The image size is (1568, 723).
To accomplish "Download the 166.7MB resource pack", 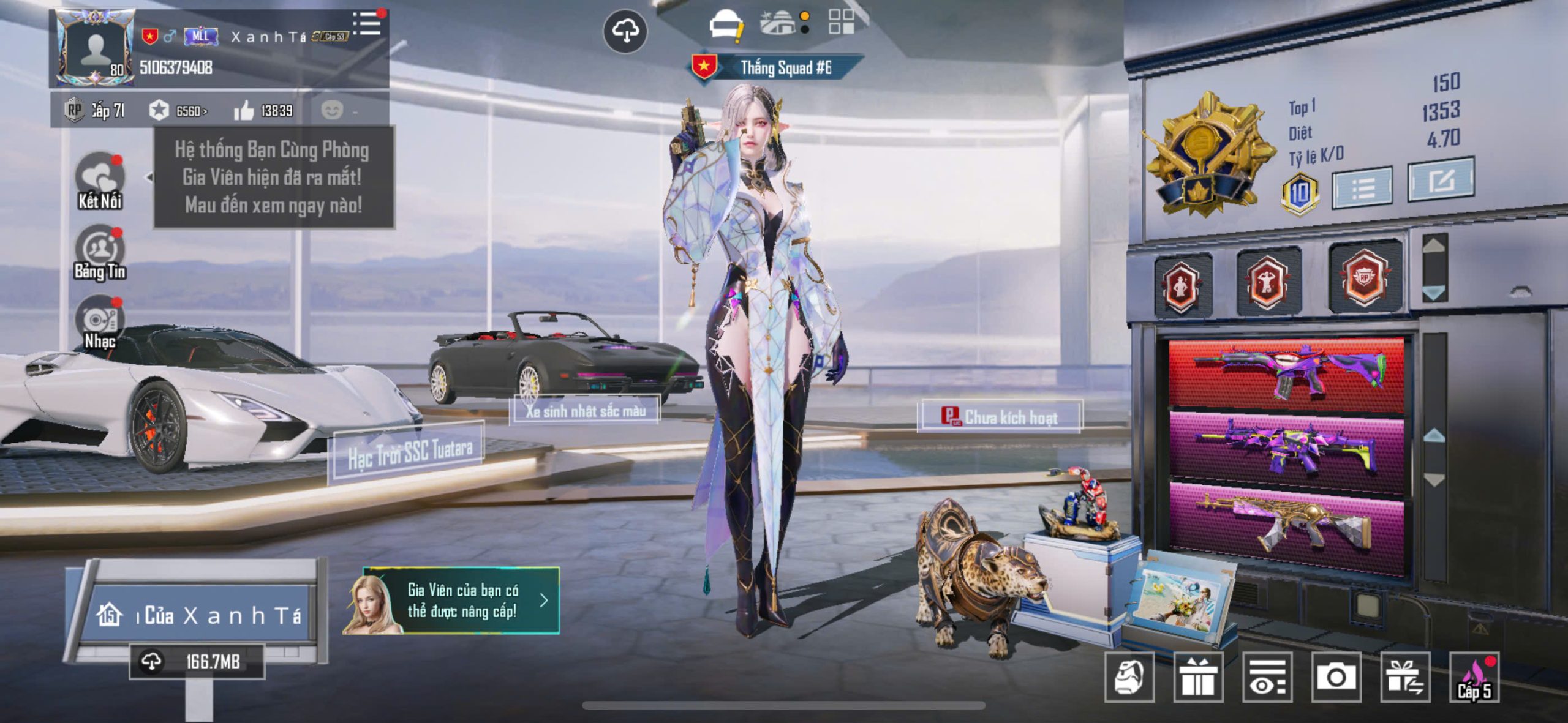I will point(197,662).
